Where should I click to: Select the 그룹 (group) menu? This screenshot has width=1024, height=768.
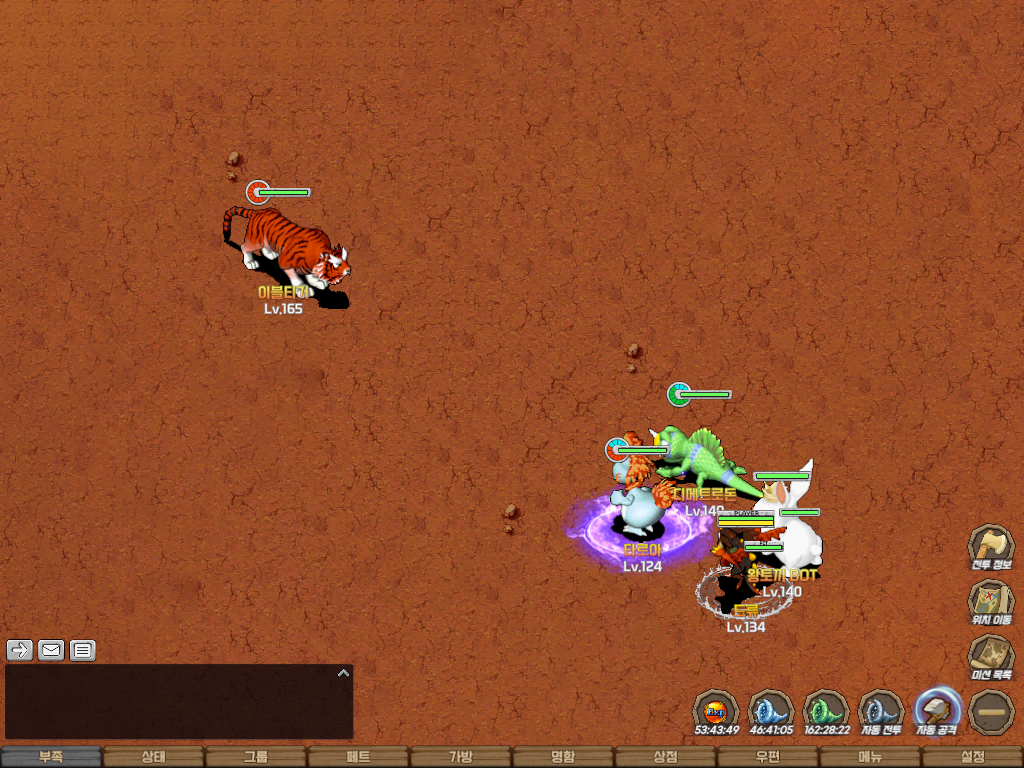tap(255, 757)
